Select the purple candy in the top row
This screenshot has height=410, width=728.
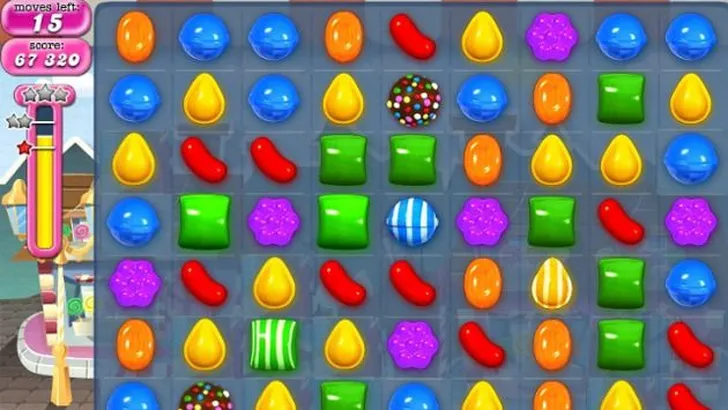click(552, 36)
